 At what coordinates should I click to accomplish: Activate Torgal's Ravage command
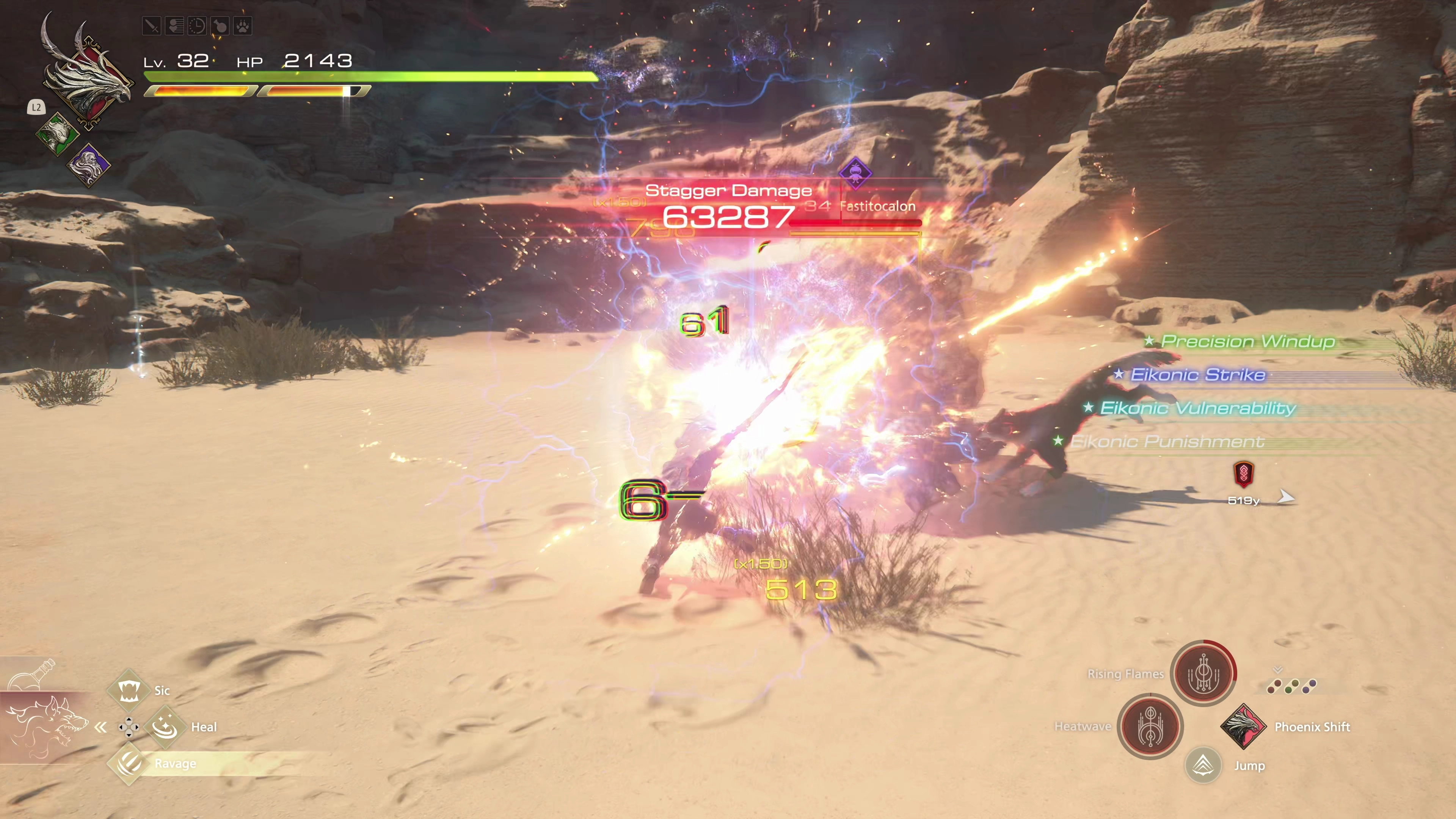click(x=129, y=763)
